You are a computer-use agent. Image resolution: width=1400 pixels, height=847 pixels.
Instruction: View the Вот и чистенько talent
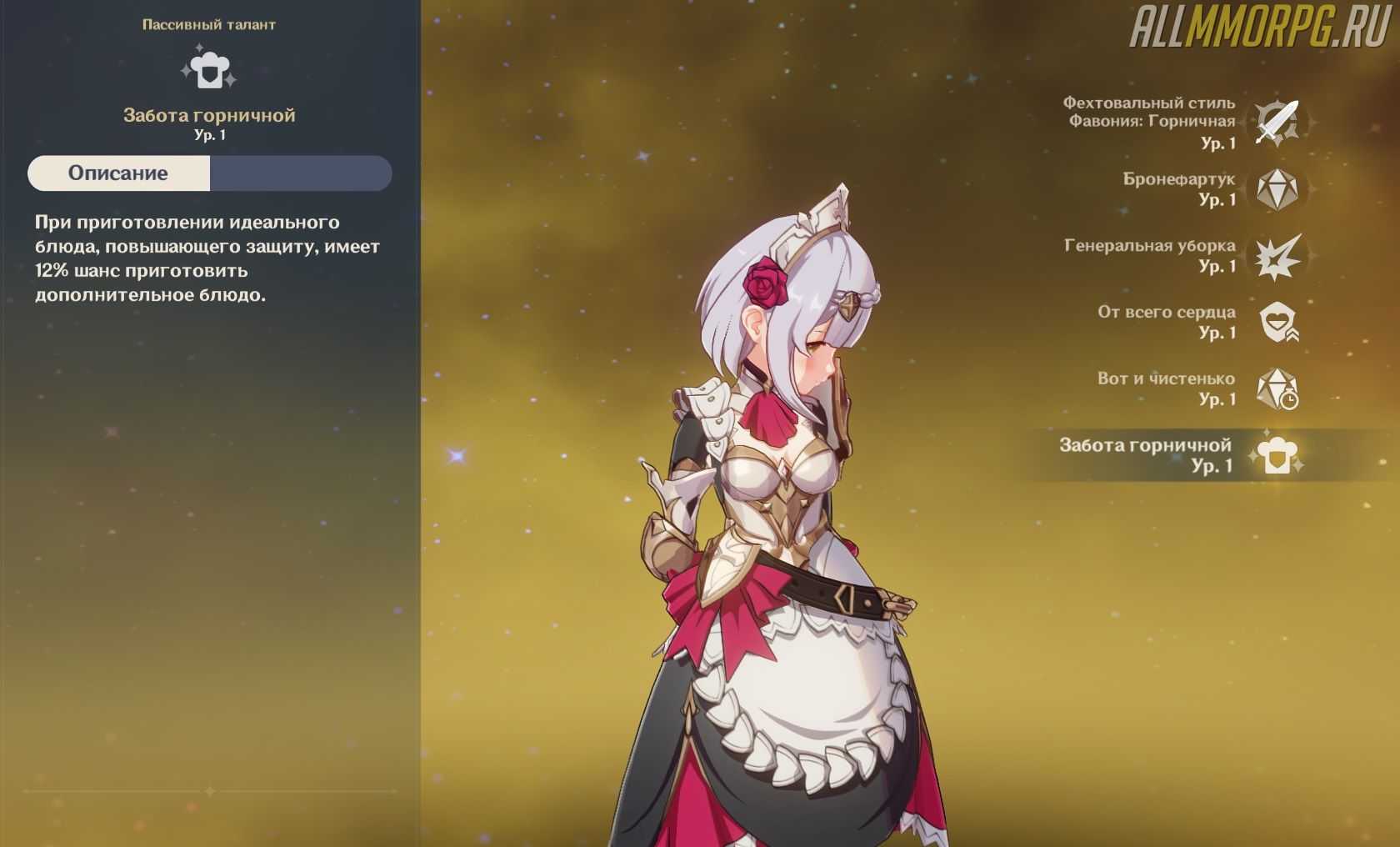click(1277, 389)
